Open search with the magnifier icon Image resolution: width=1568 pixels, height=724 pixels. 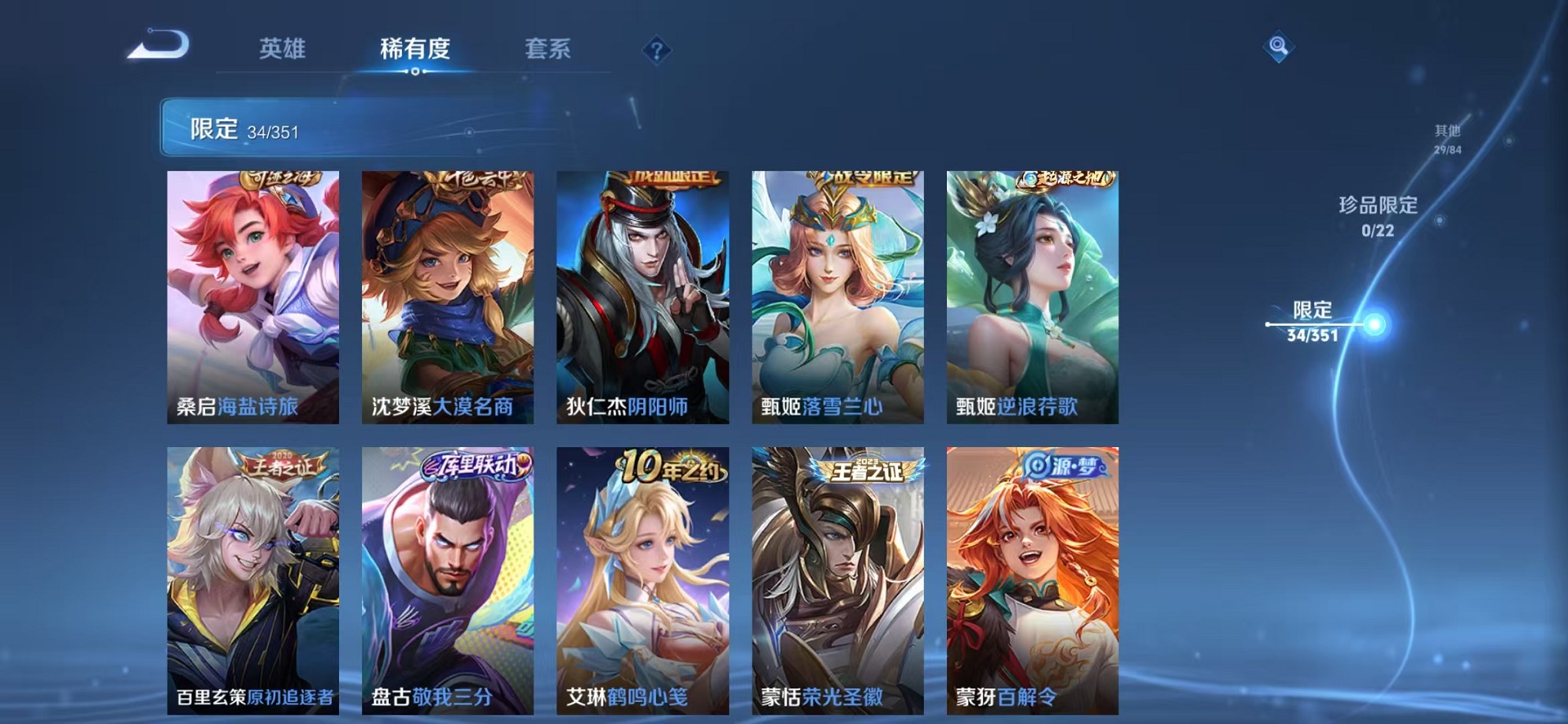pyautogui.click(x=1278, y=46)
